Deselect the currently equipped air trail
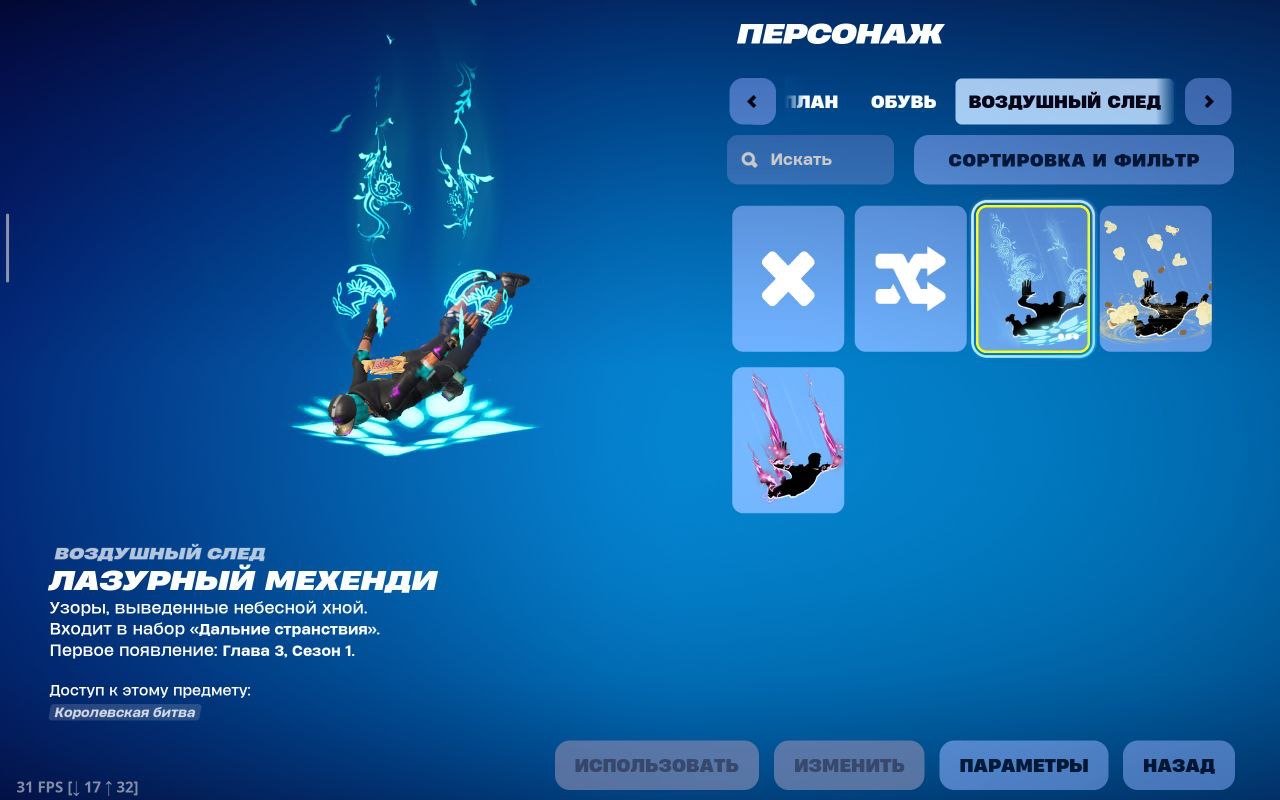The height and width of the screenshot is (800, 1280). point(787,278)
